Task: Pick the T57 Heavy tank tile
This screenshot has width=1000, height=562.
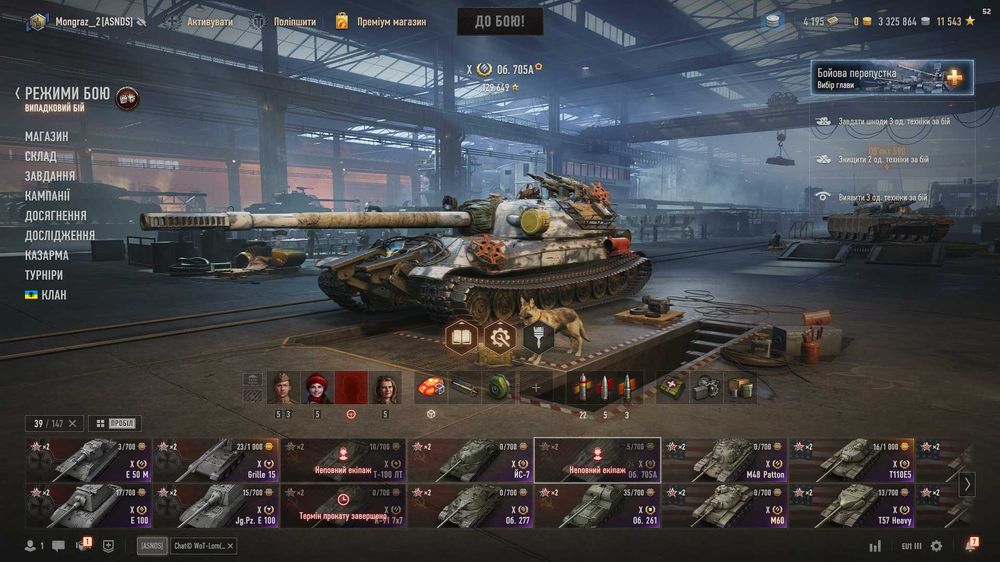Action: [x=851, y=505]
